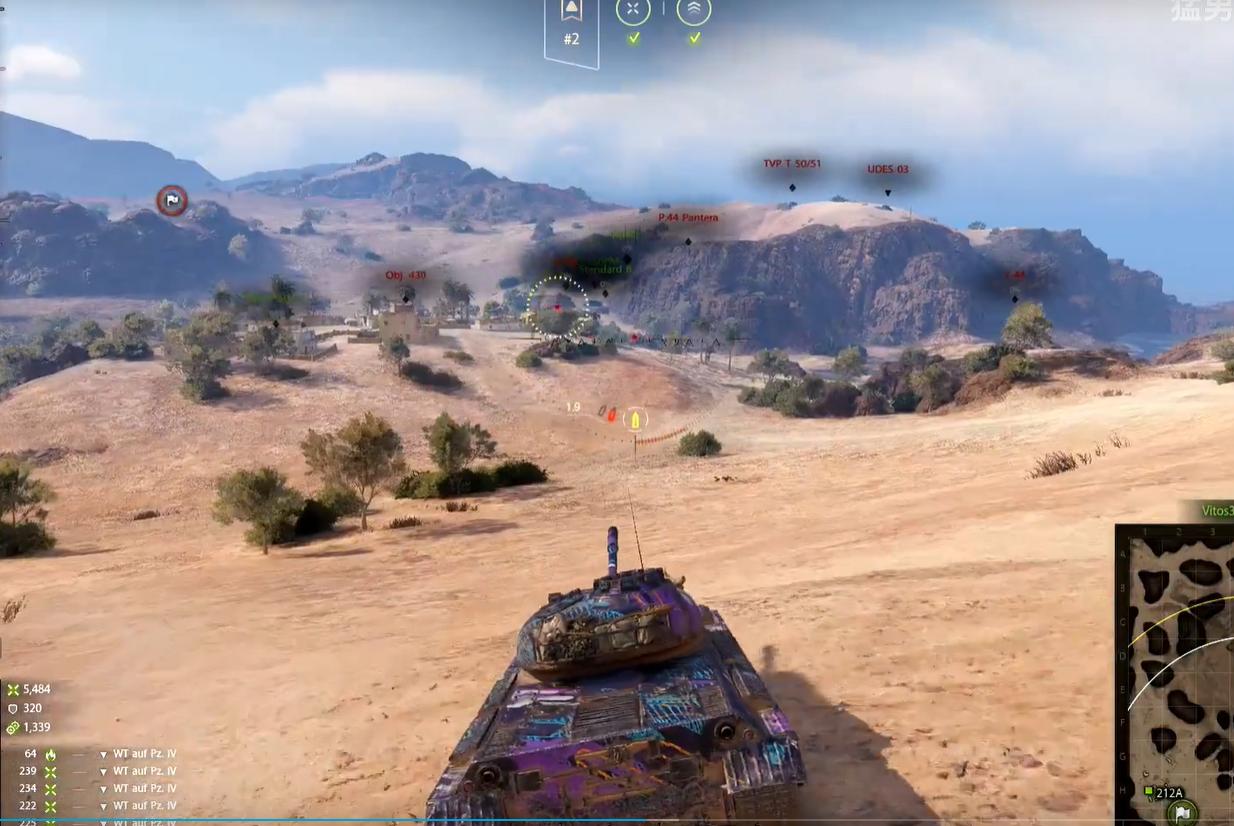Select the TVP T 50/51 vehicle marker
This screenshot has width=1234, height=826.
coord(792,164)
